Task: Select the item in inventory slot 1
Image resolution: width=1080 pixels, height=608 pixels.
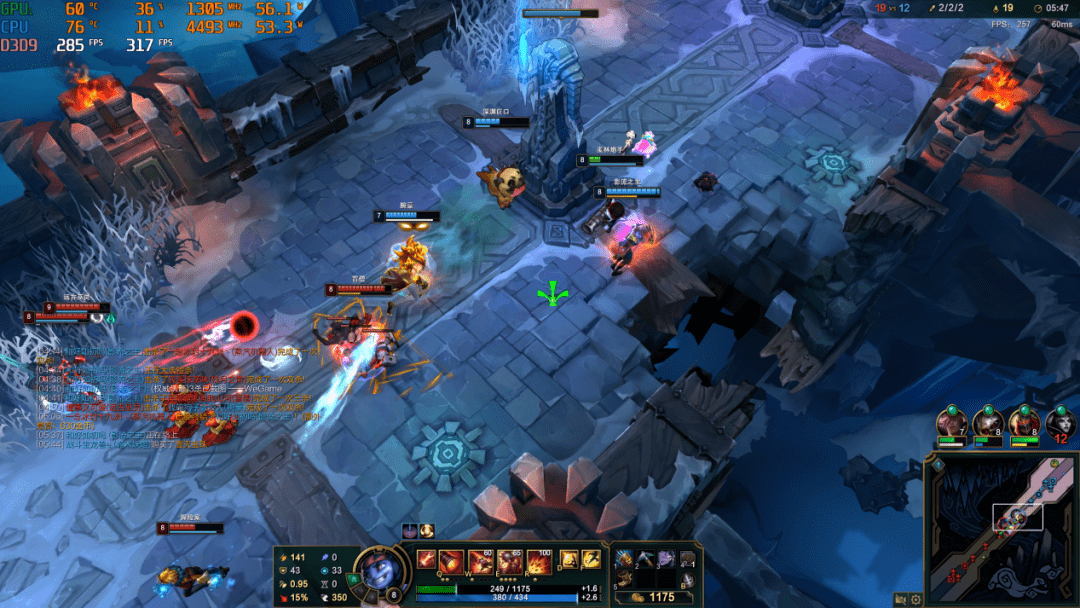Action: (627, 559)
